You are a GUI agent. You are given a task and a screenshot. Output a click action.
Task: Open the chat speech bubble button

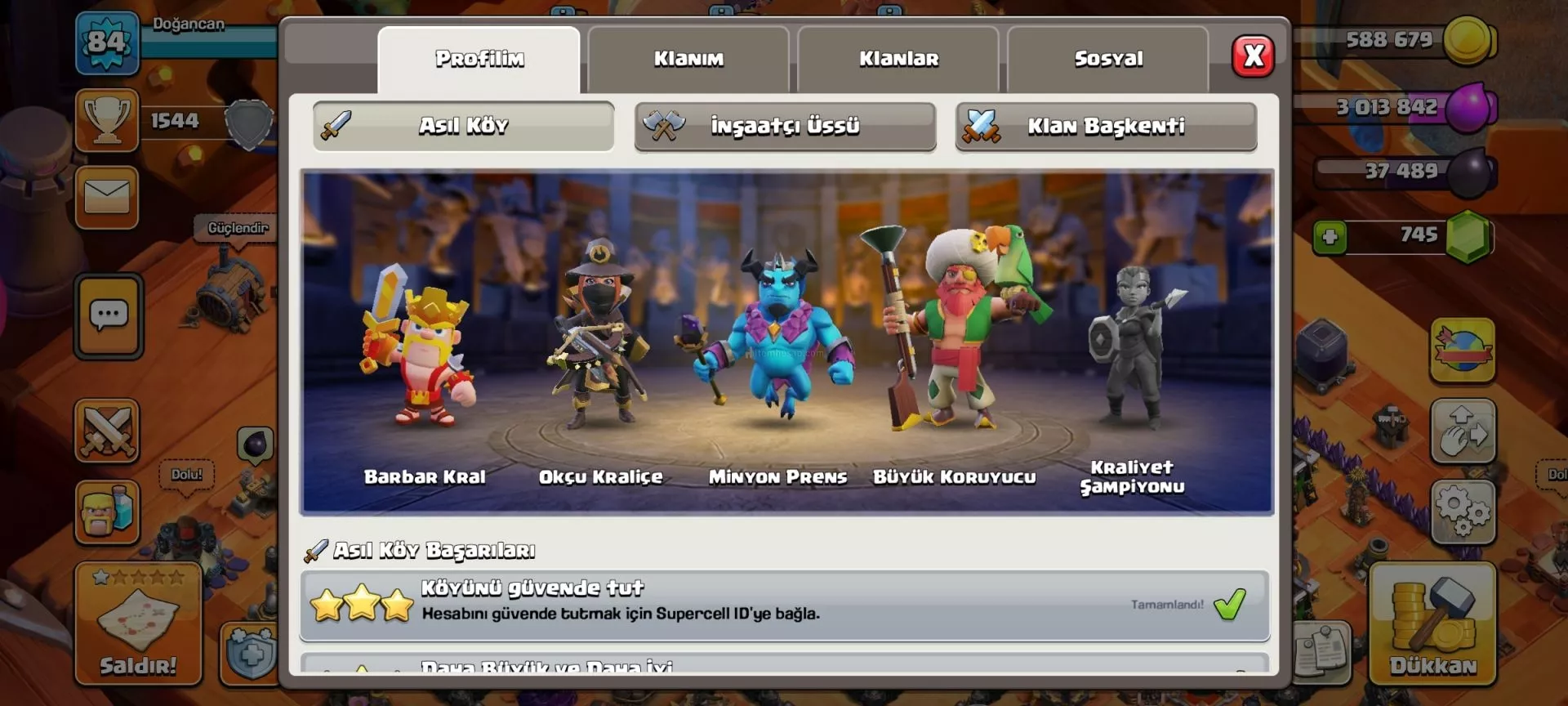(109, 316)
